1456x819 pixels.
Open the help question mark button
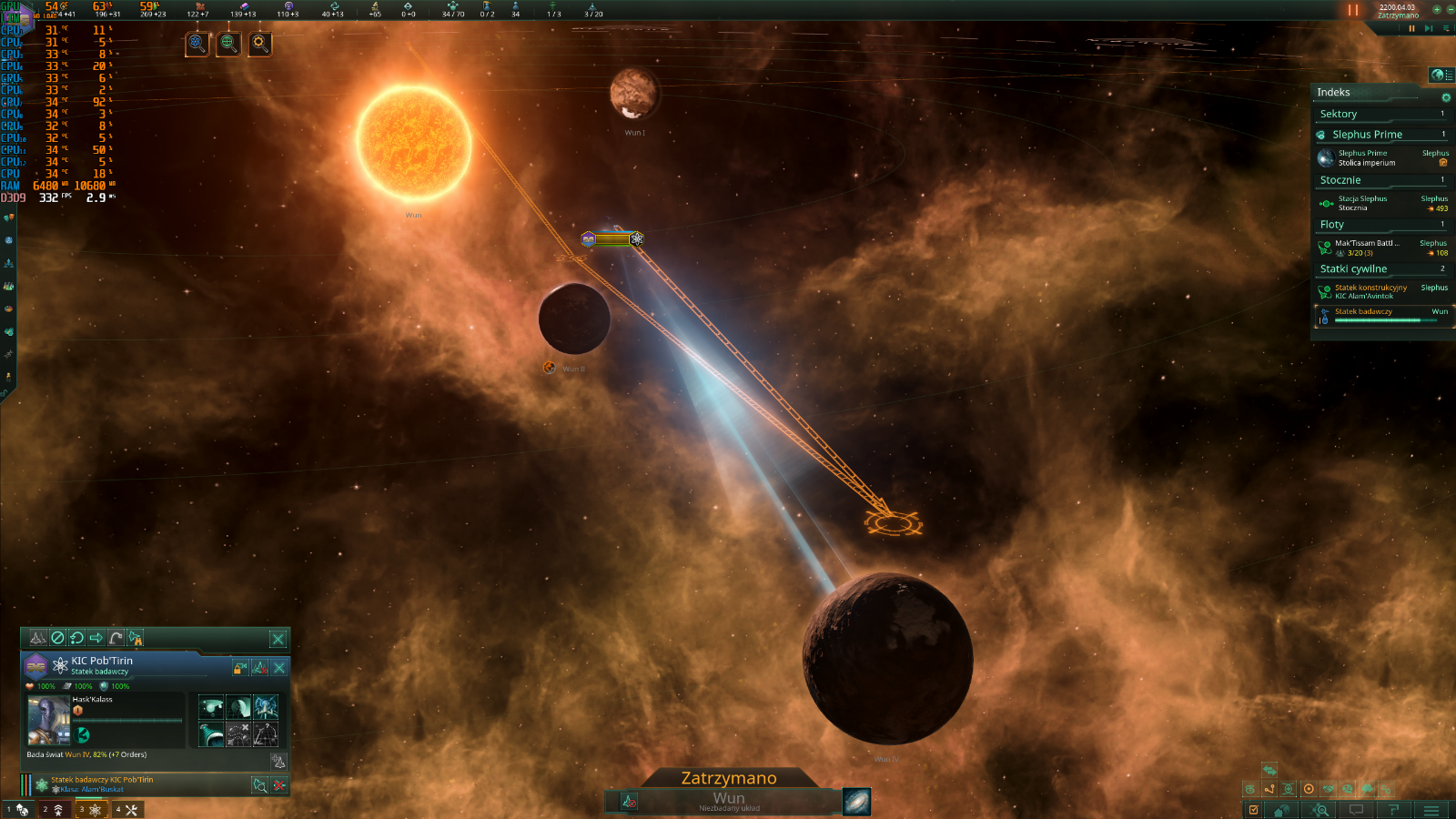(1393, 810)
